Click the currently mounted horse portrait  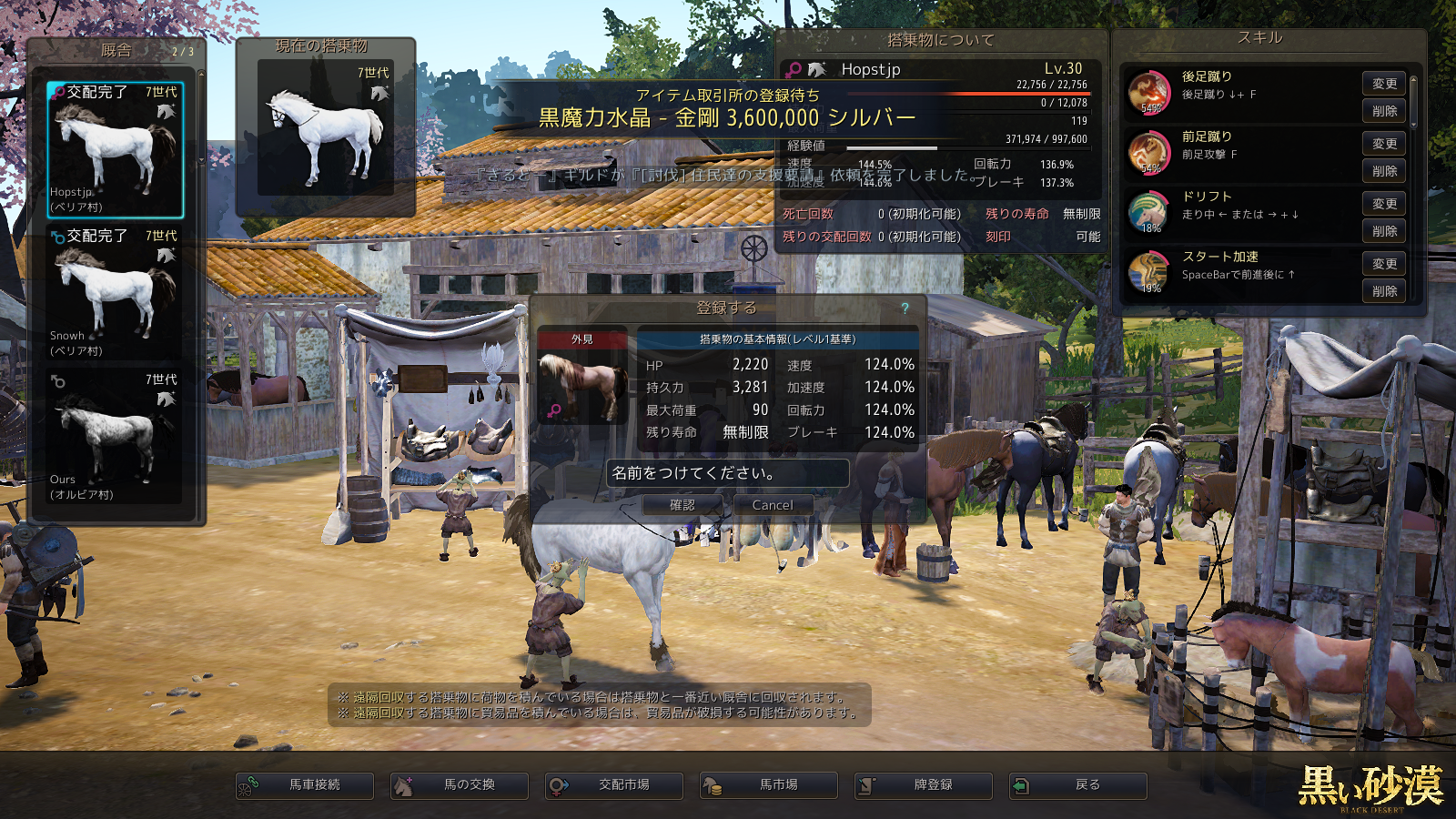(x=325, y=129)
